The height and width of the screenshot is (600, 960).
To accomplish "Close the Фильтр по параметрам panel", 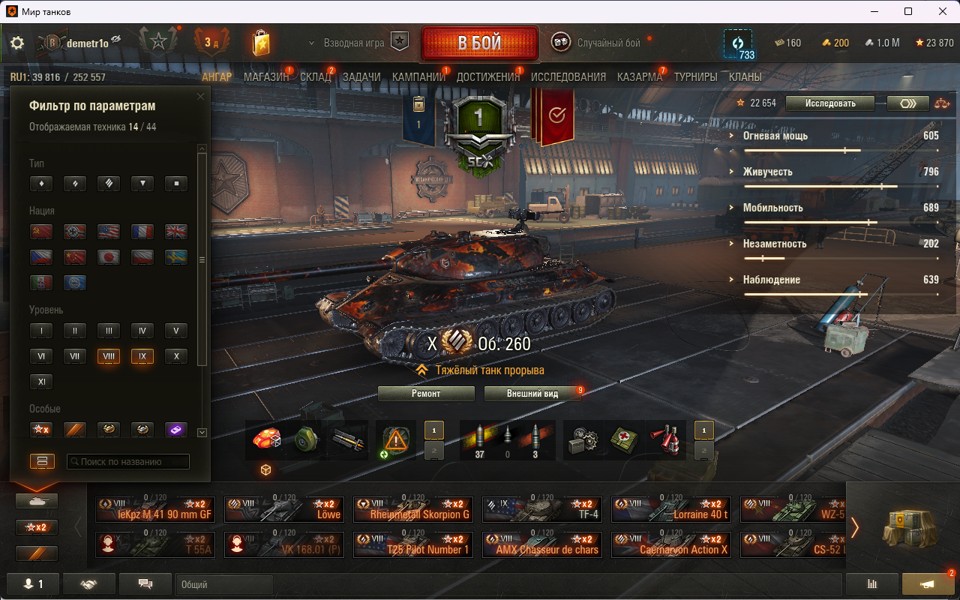I will 201,97.
